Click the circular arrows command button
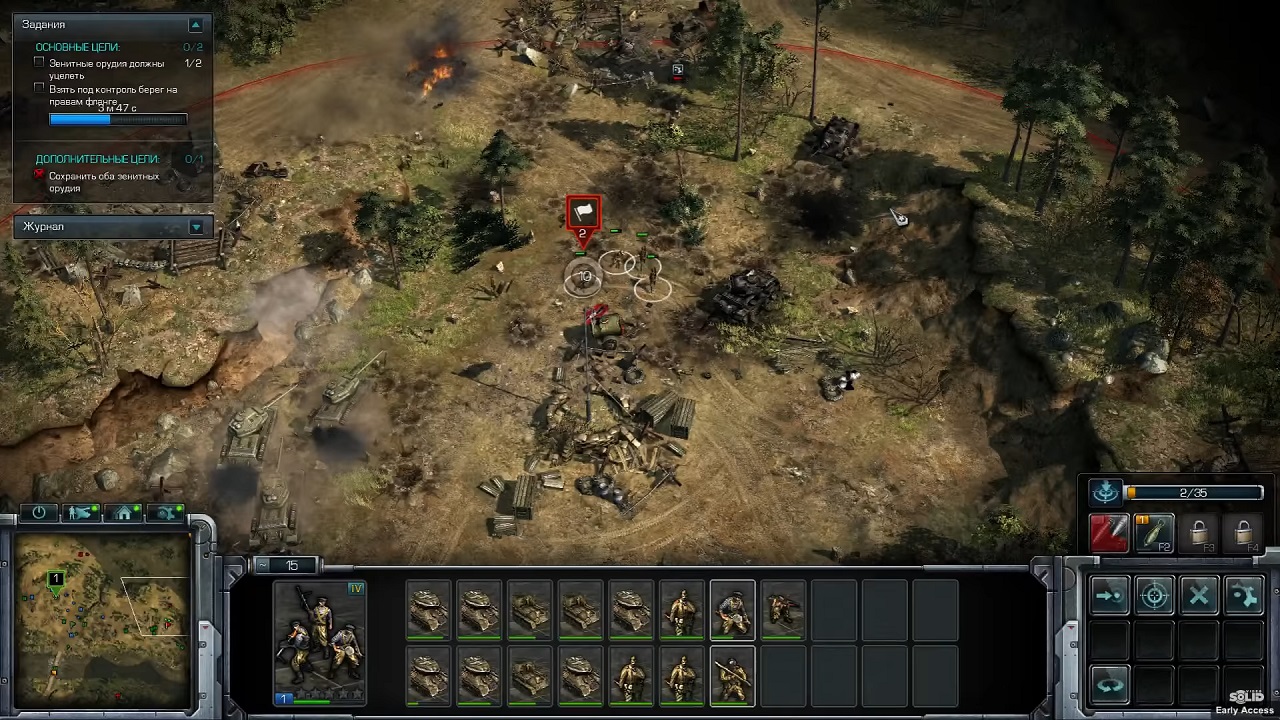The height and width of the screenshot is (720, 1280). (1109, 686)
